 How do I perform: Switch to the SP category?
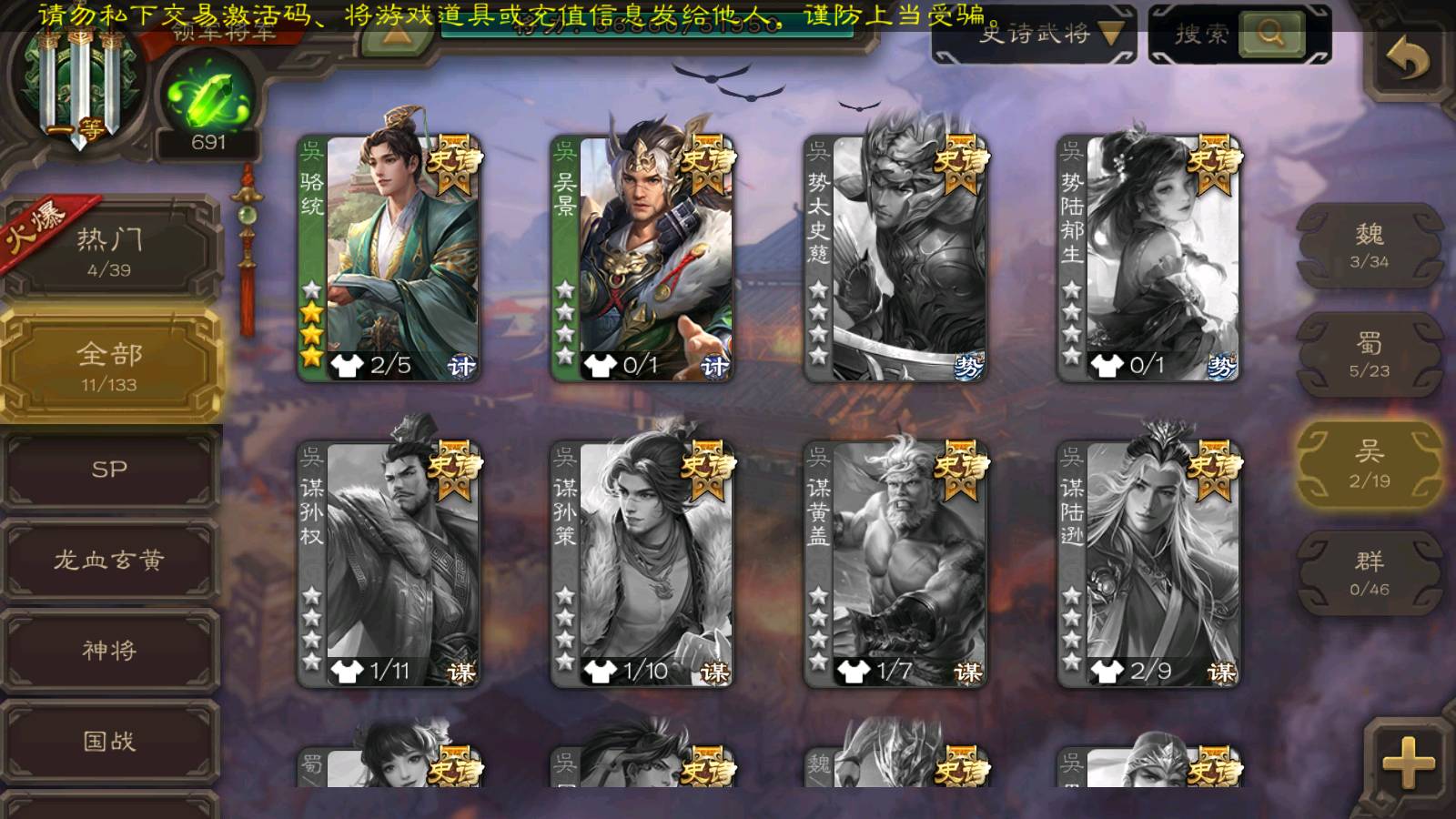pos(109,470)
